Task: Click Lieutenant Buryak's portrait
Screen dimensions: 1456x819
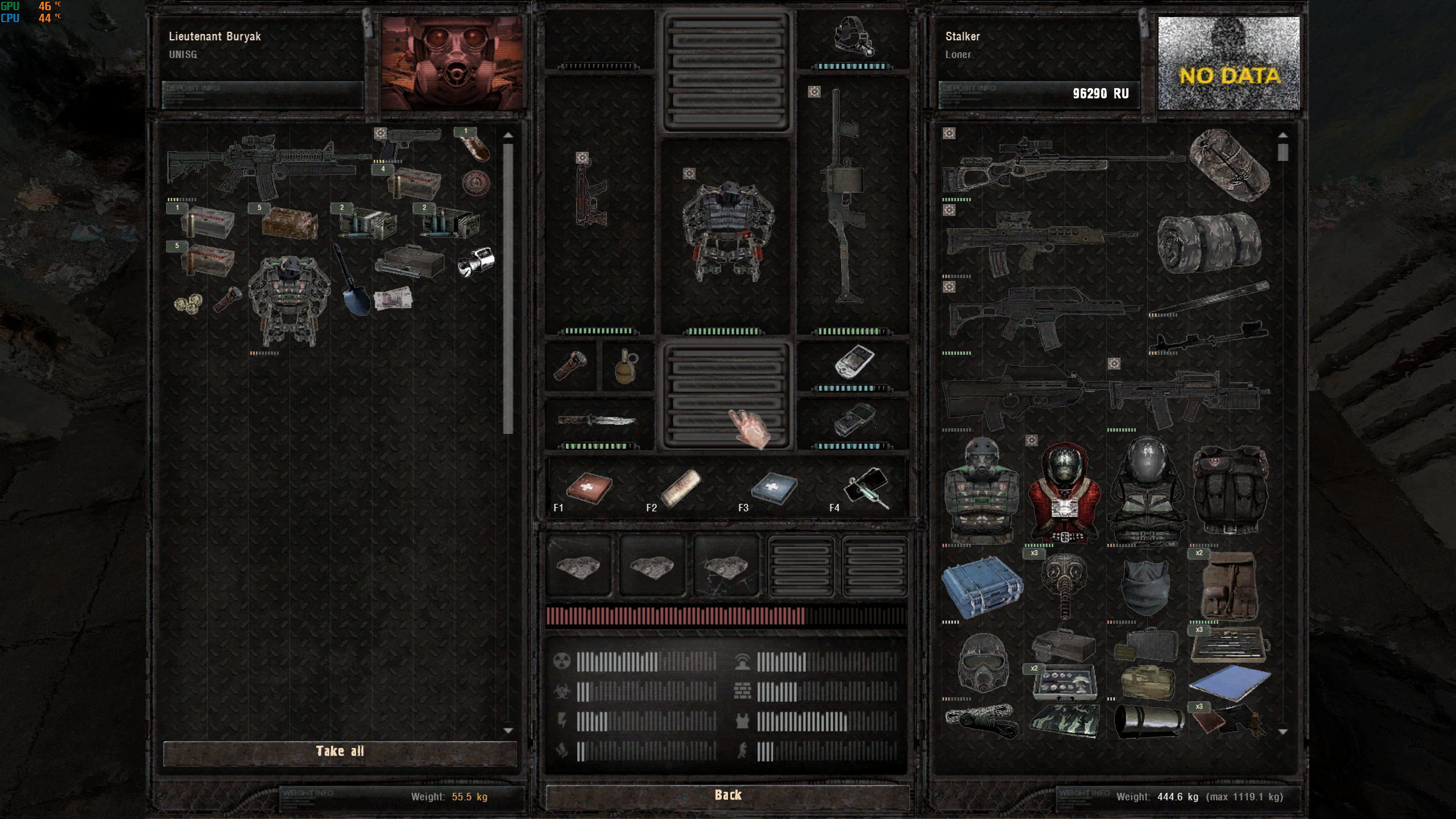Action: coord(452,63)
